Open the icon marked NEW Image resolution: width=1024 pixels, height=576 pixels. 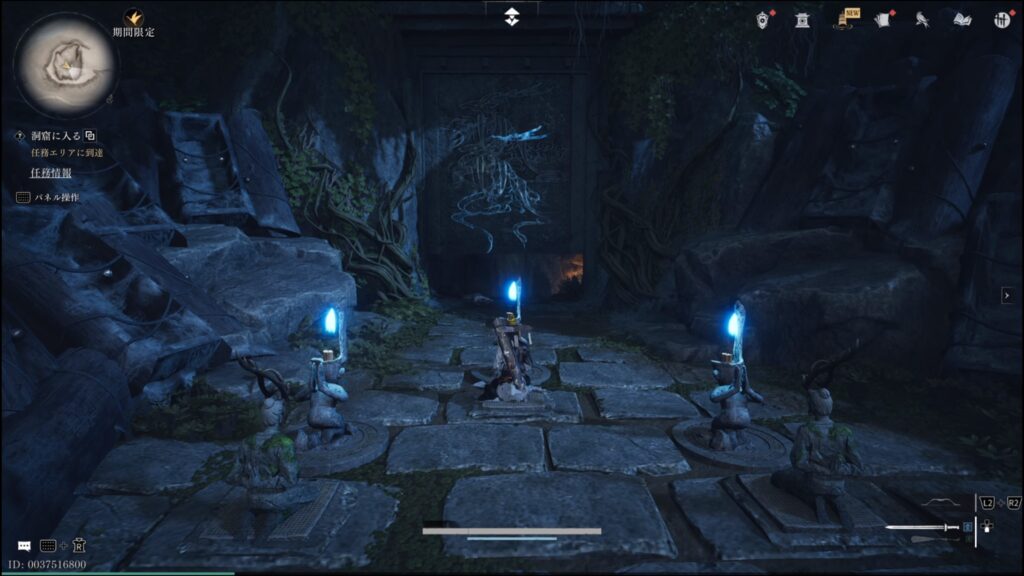coord(845,19)
